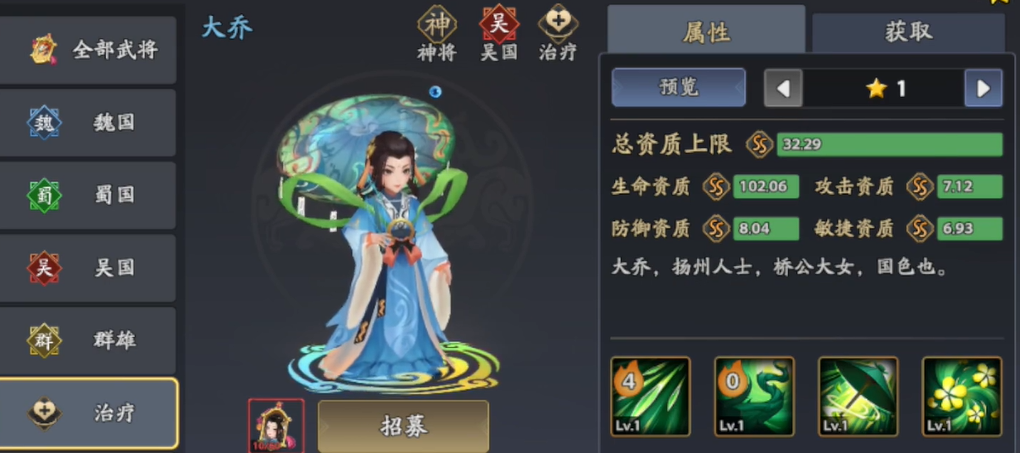Select the 魏国 faction filter
The height and width of the screenshot is (453, 1020).
(x=89, y=123)
